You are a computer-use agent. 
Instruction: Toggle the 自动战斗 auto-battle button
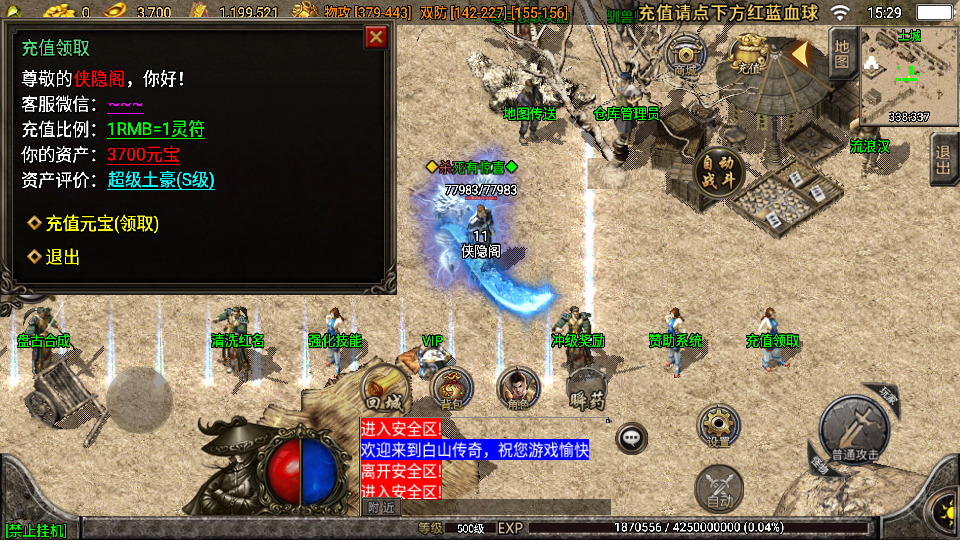718,171
